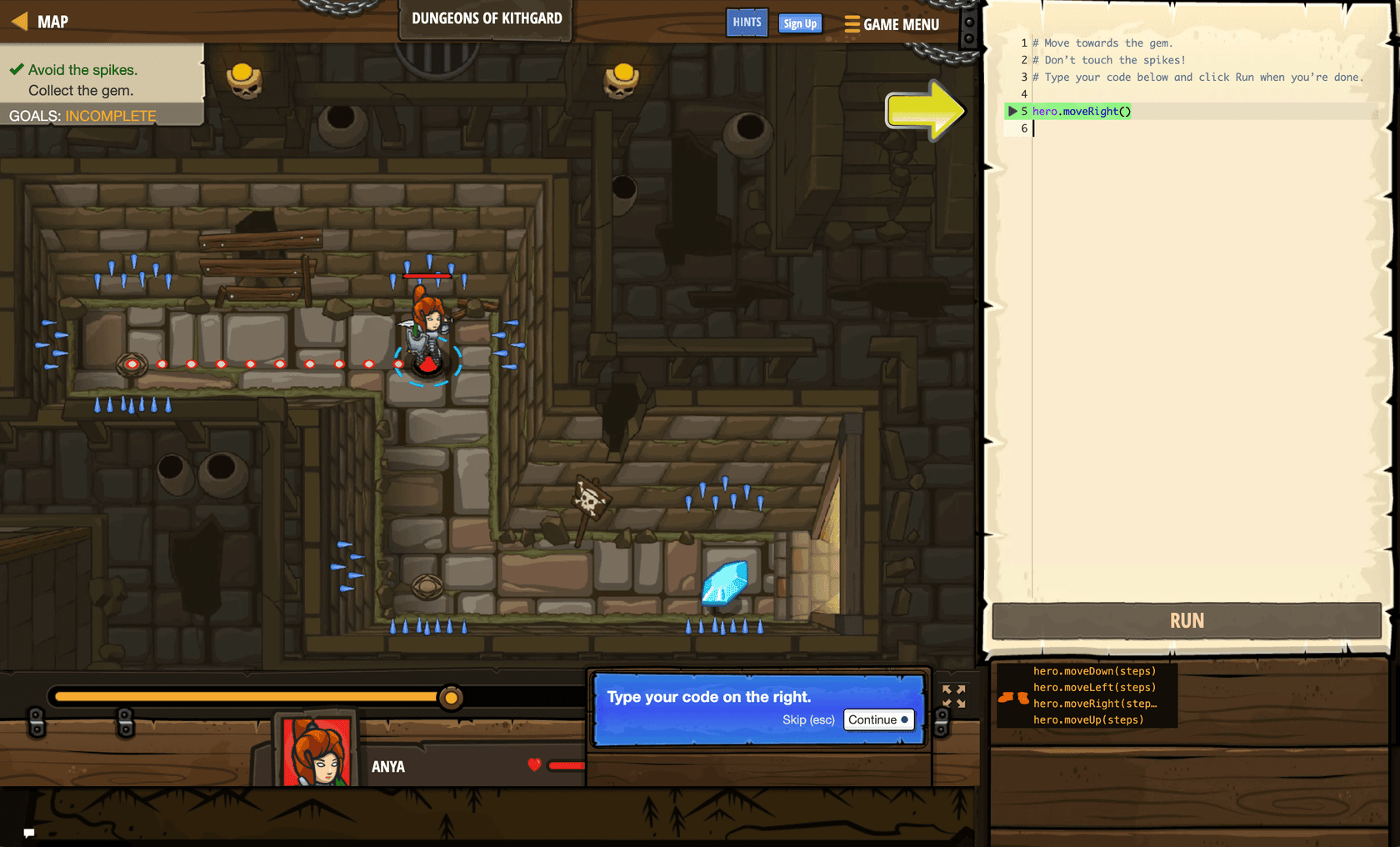Open chat via the speech bubble icon

pyautogui.click(x=29, y=833)
